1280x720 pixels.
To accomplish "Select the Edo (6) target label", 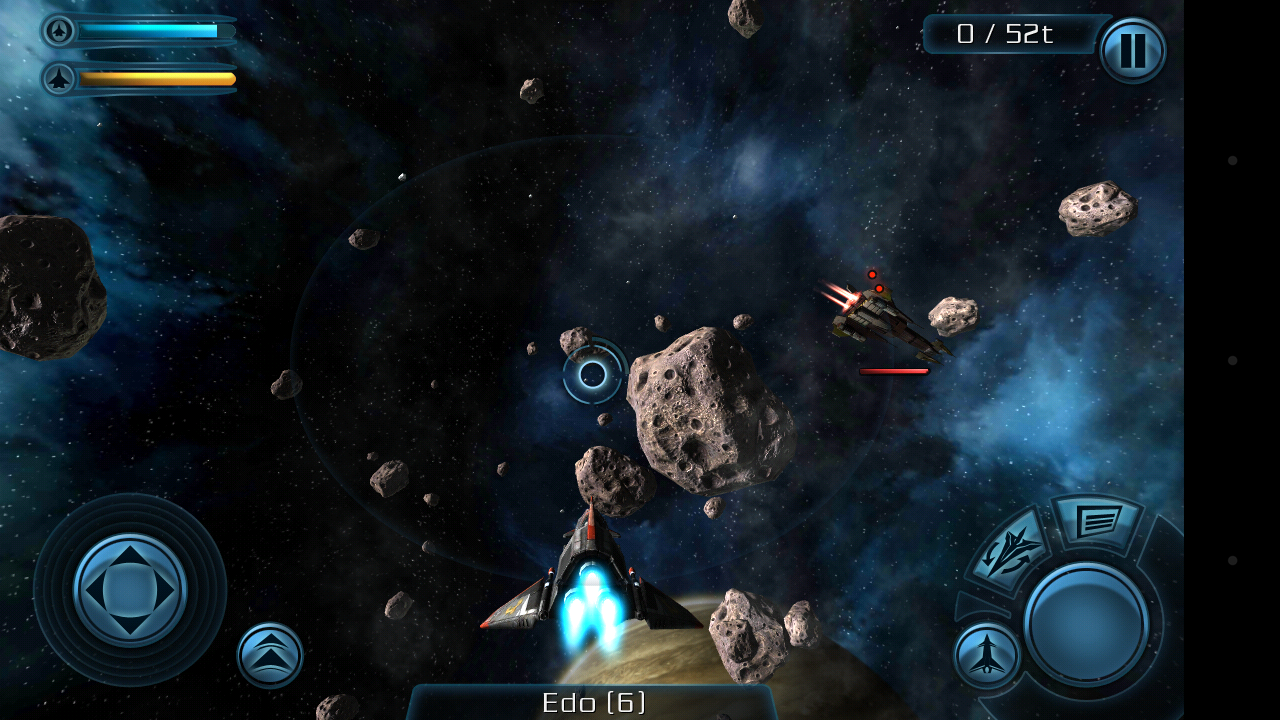I will (x=593, y=702).
